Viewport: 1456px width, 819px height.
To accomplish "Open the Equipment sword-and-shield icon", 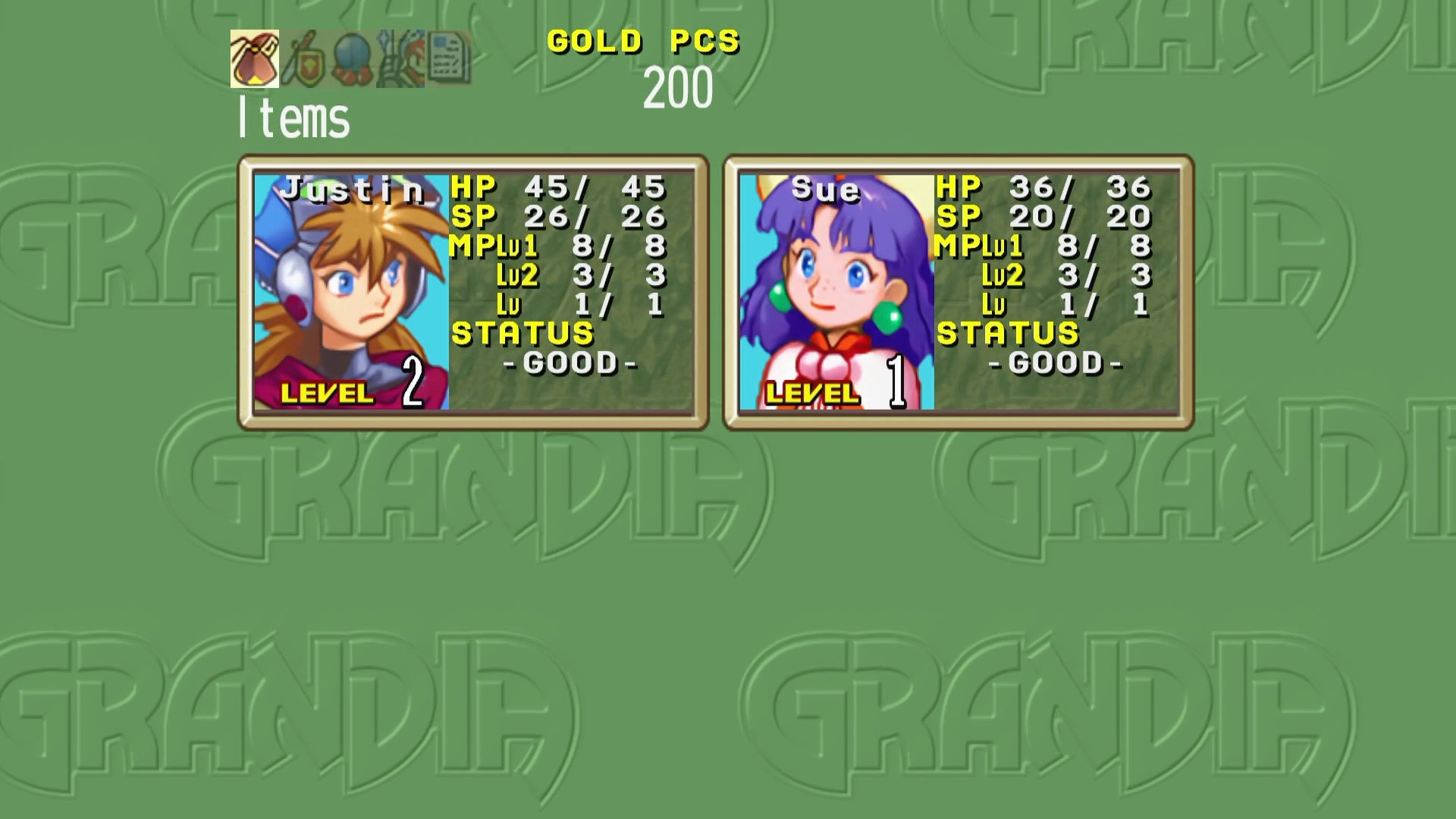I will click(303, 59).
